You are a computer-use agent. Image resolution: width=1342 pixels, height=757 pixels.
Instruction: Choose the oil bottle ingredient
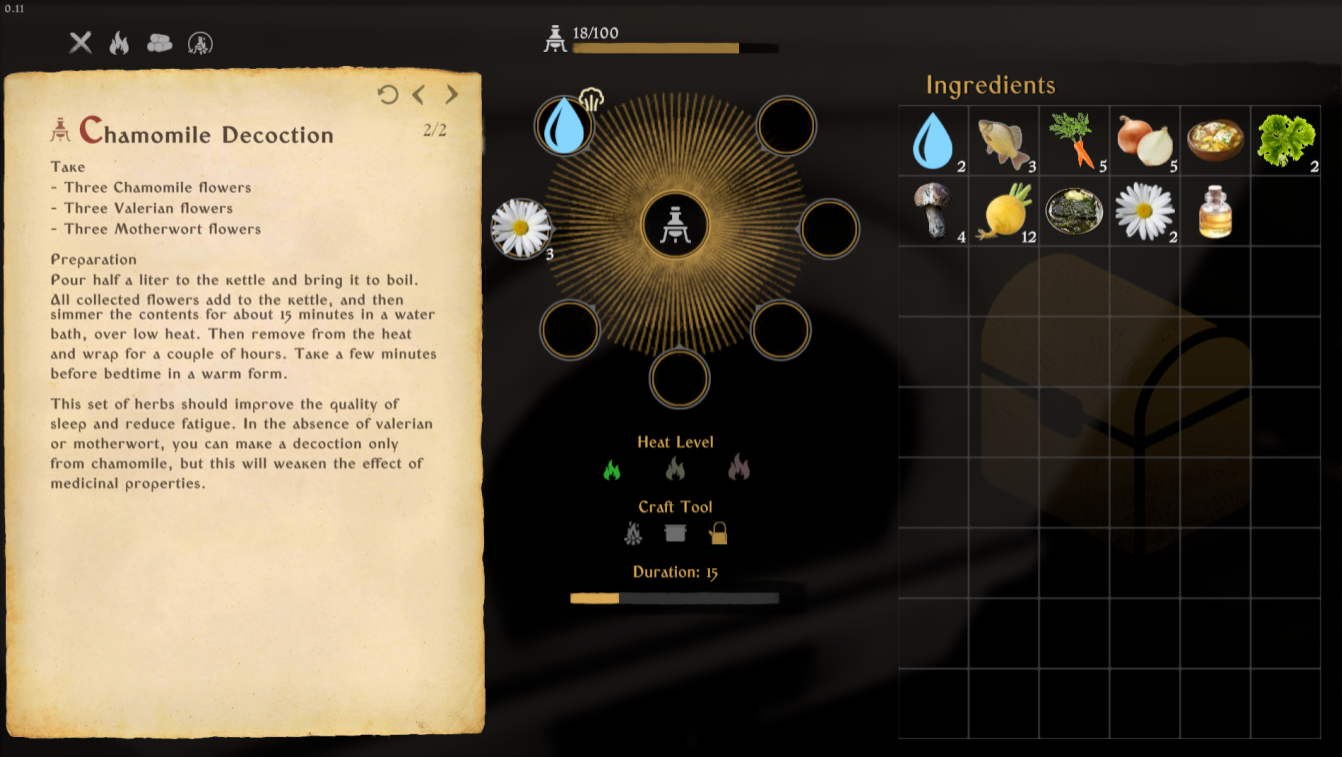[x=1214, y=211]
